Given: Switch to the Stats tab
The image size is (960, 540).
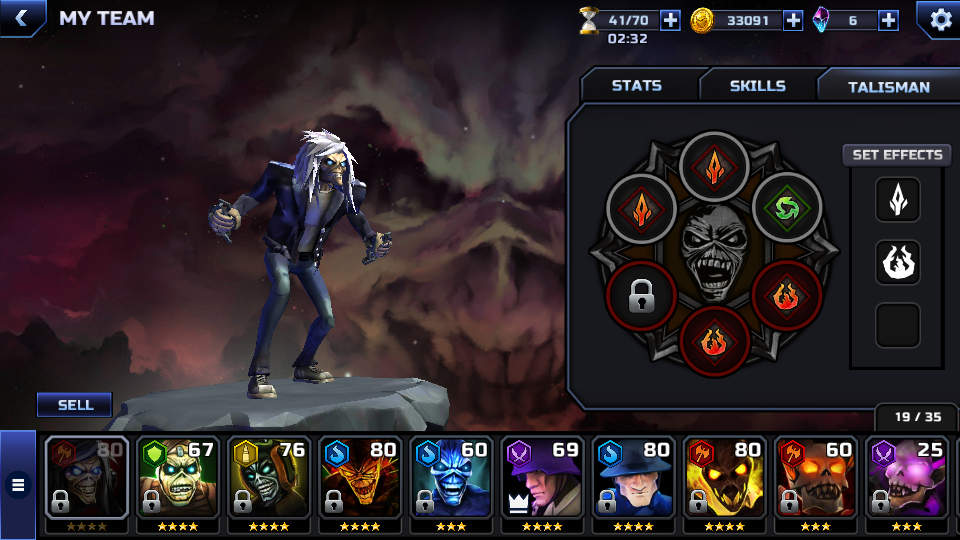Looking at the screenshot, I should point(637,86).
